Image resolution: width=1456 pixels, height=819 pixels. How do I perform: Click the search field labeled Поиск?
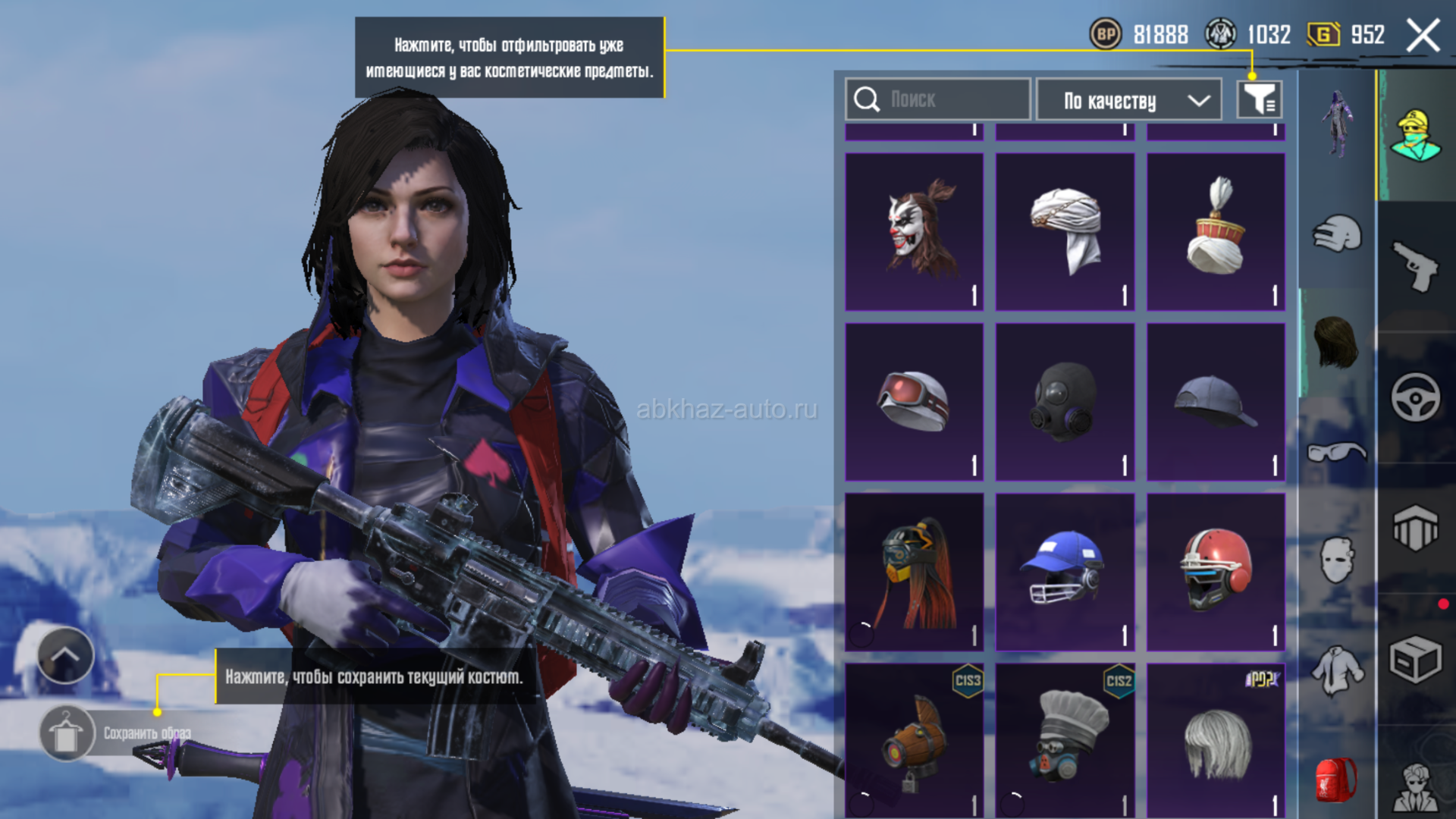[938, 99]
